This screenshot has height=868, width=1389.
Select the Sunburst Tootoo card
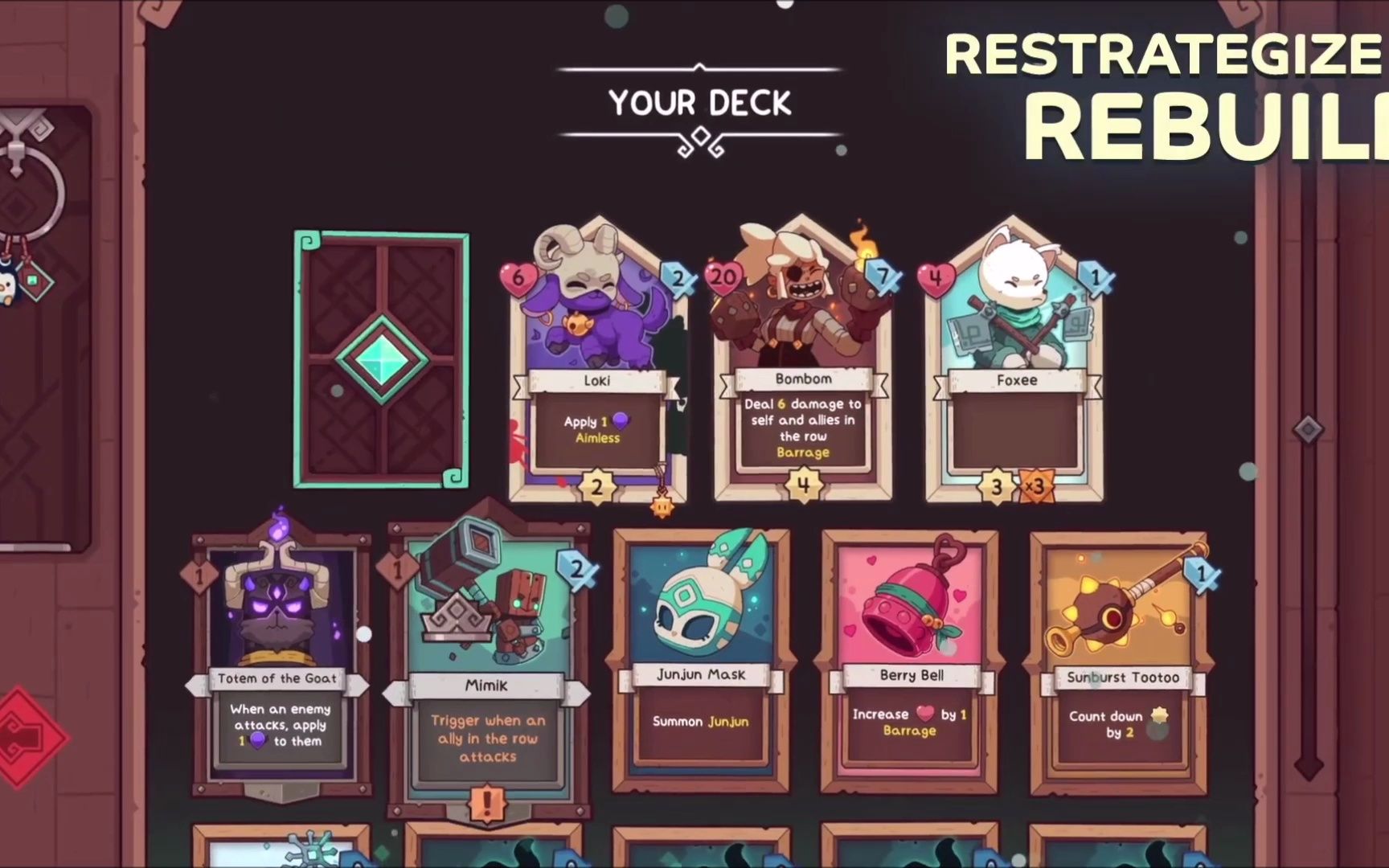tap(1120, 659)
